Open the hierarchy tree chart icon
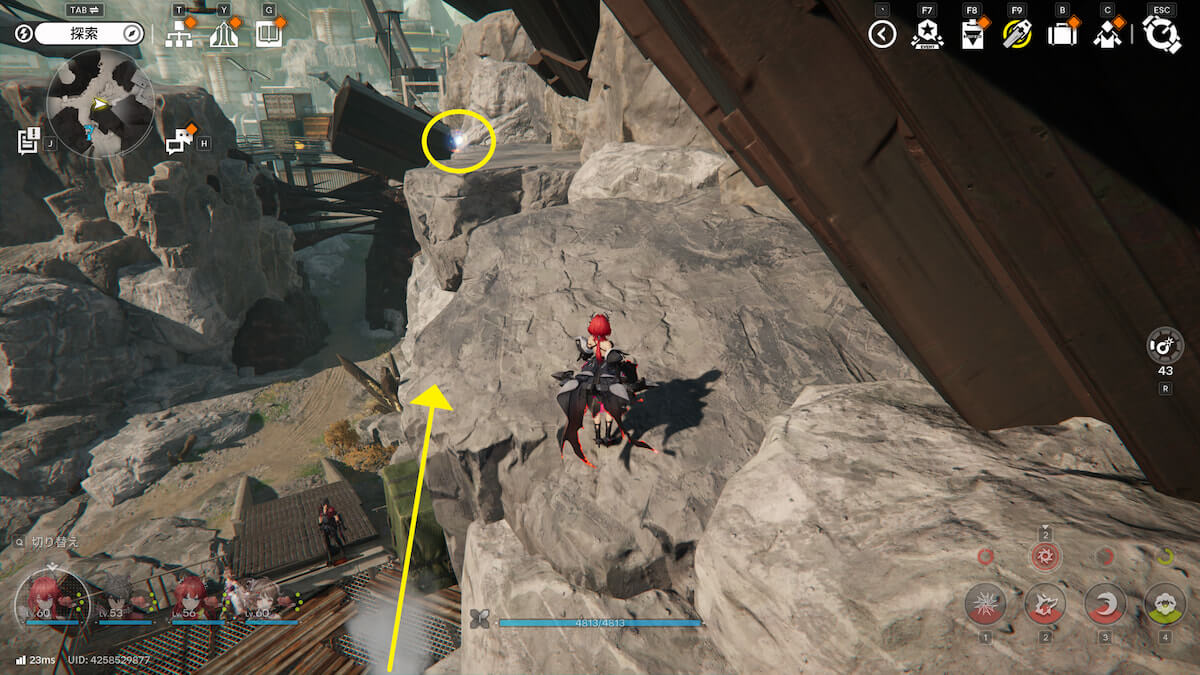The height and width of the screenshot is (675, 1200). point(180,35)
